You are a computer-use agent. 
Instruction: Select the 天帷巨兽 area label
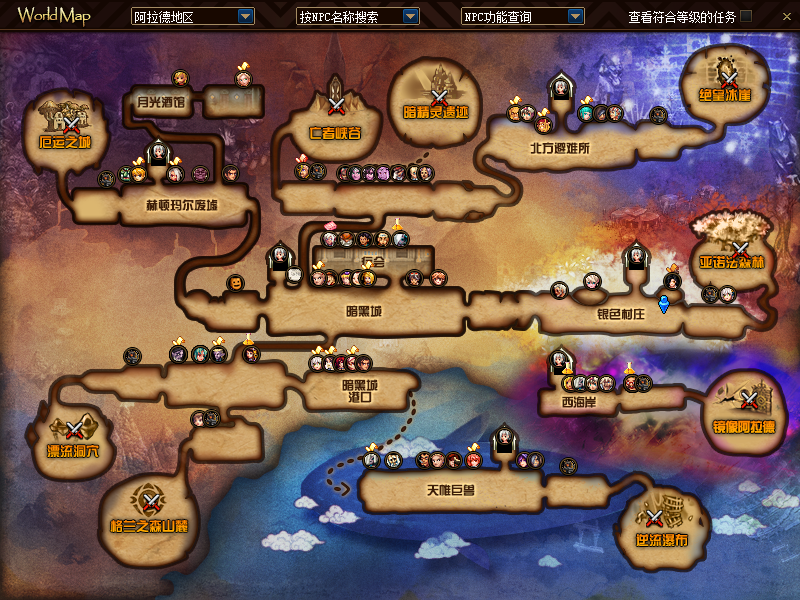coord(449,490)
